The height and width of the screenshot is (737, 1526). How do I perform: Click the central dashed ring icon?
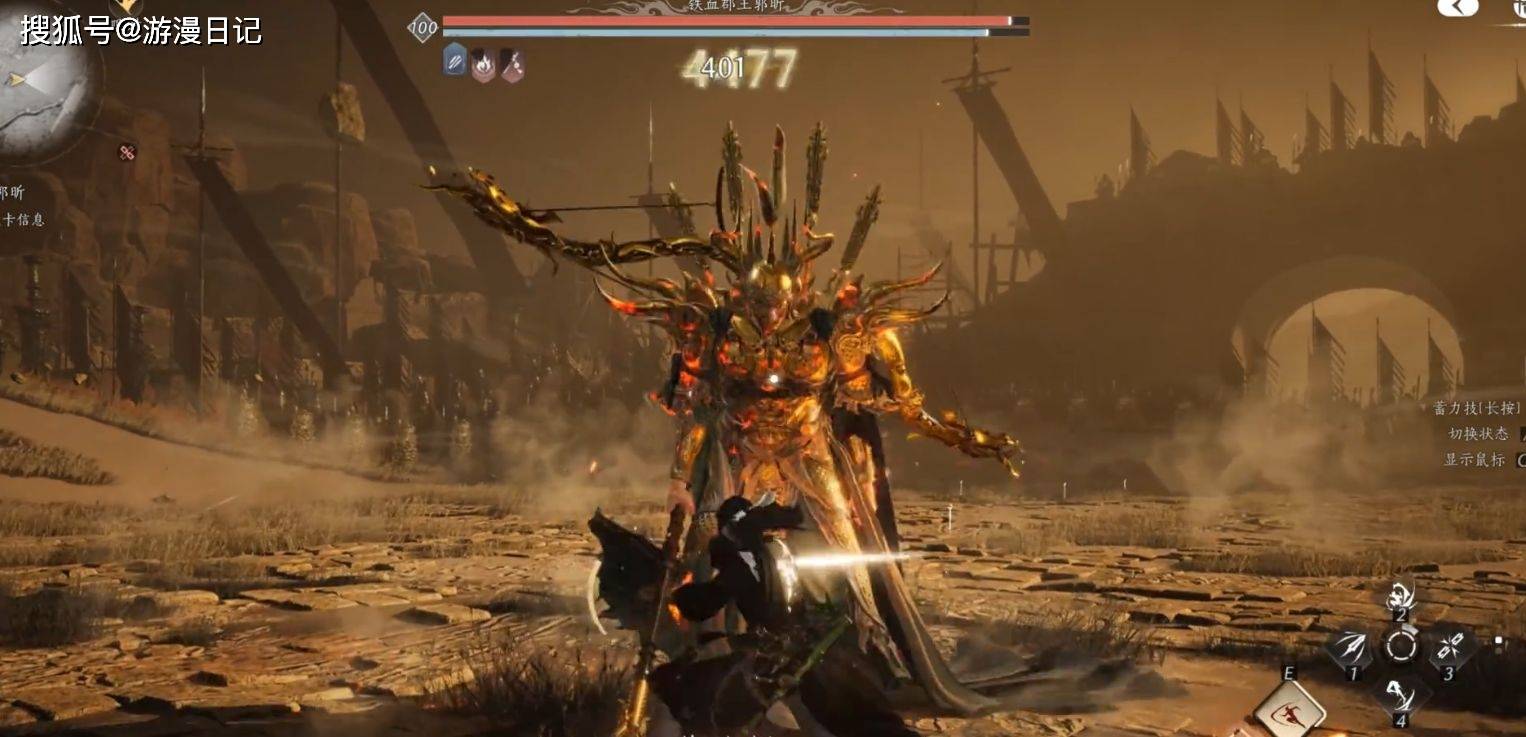pos(1400,646)
